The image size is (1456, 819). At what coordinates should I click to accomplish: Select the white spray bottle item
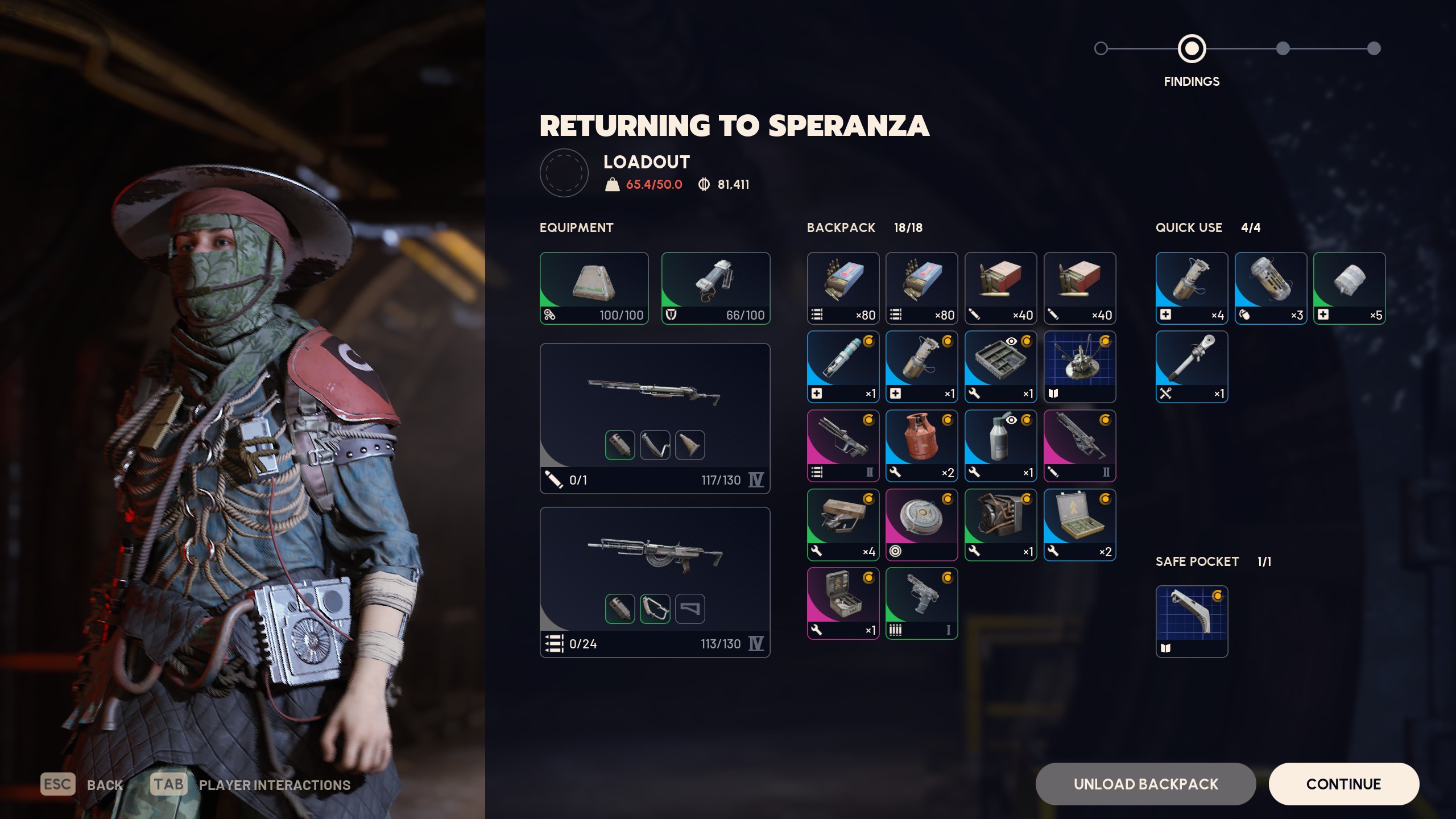(1000, 445)
